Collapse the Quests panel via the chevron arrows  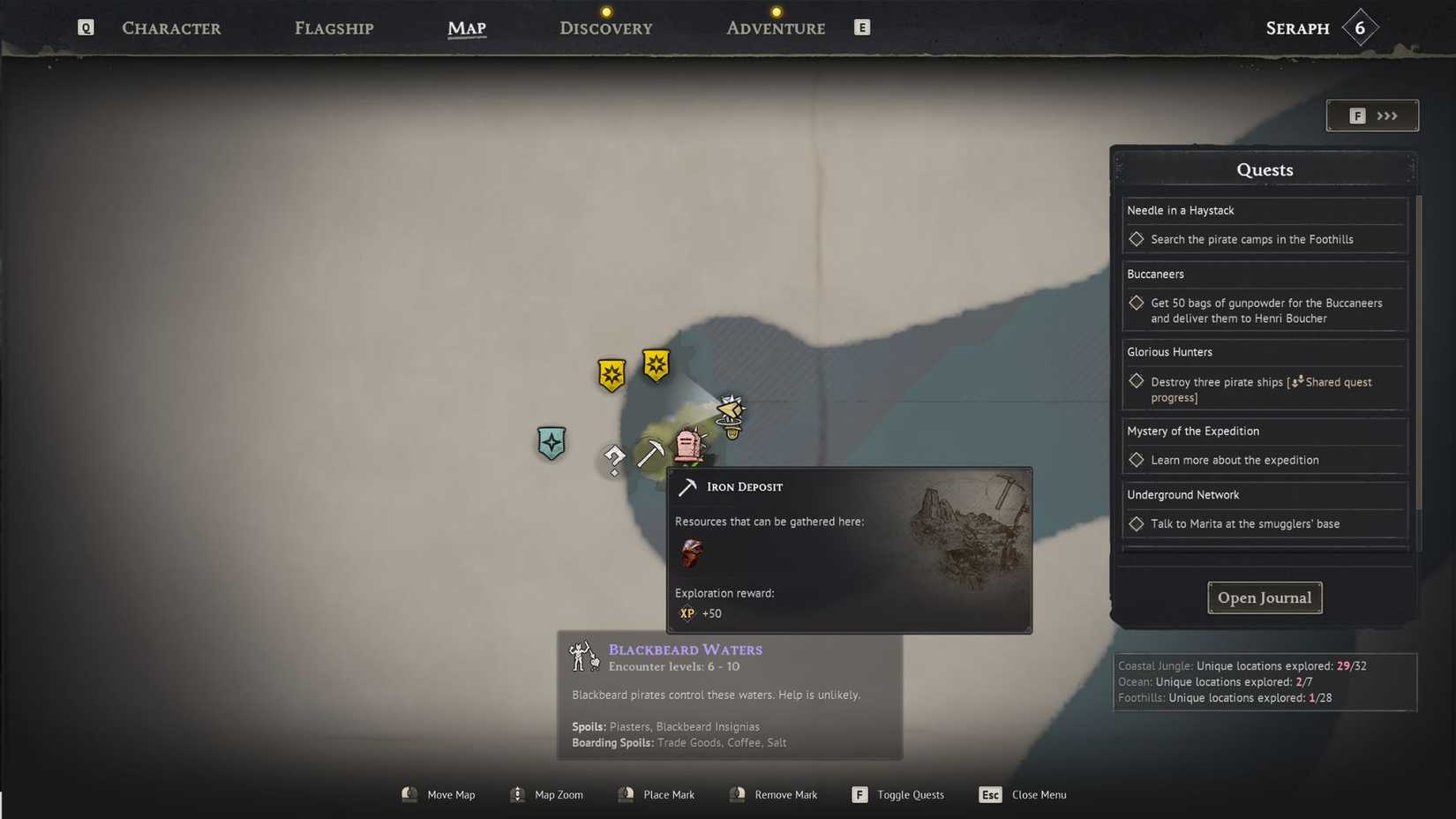[1385, 115]
